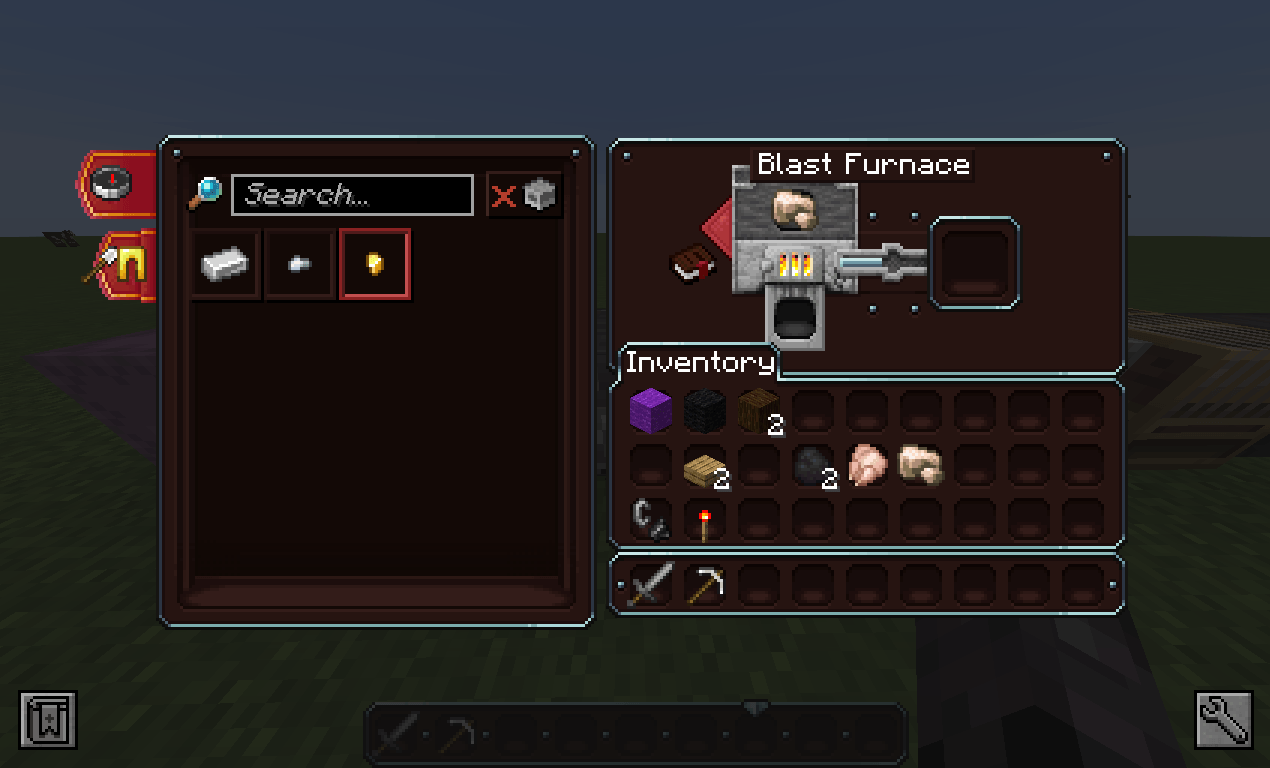Pick the iron nugget recipe
Screen dimensions: 1270x768
tap(299, 264)
